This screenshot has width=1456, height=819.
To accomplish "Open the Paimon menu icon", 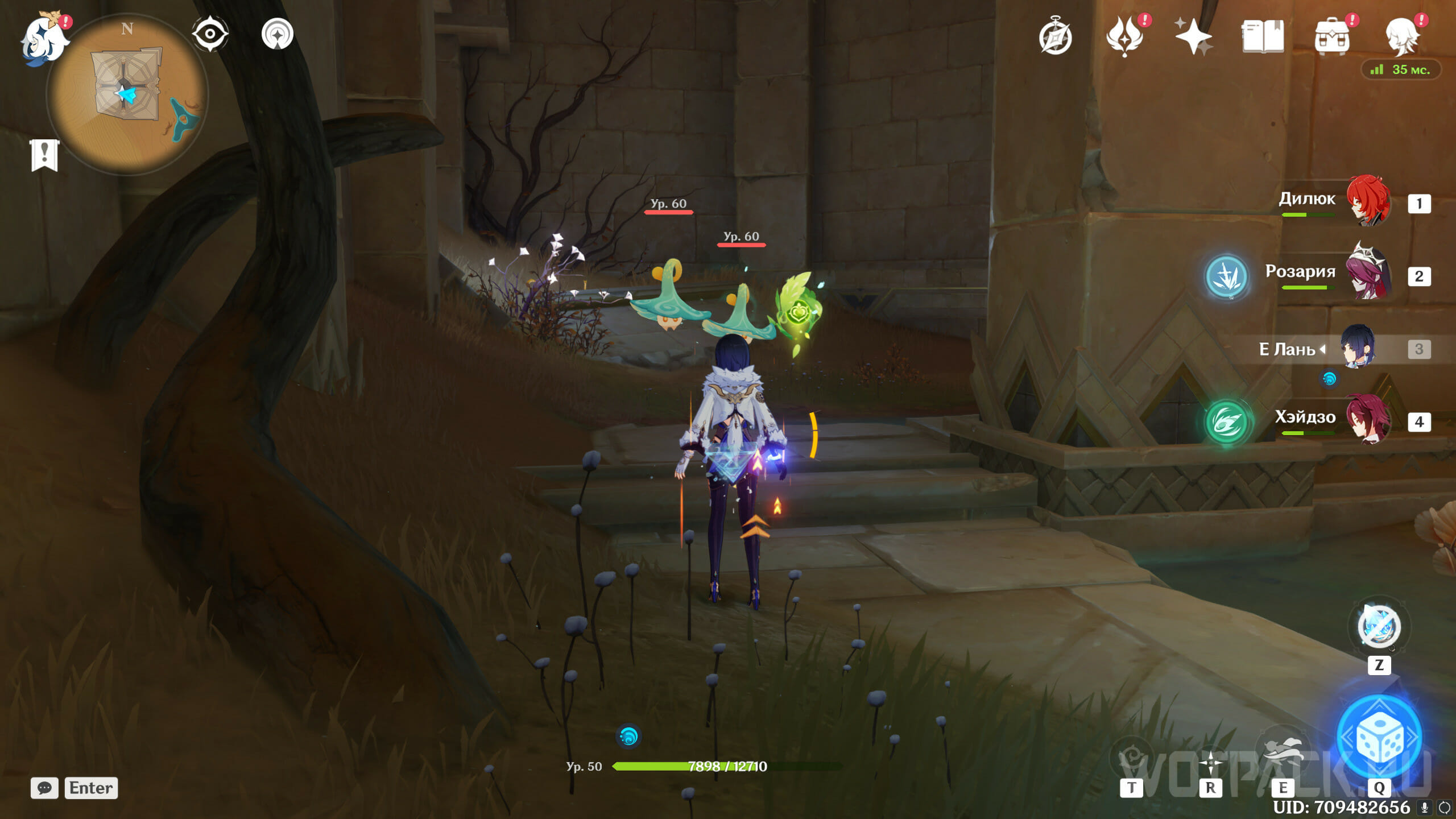I will 44,40.
